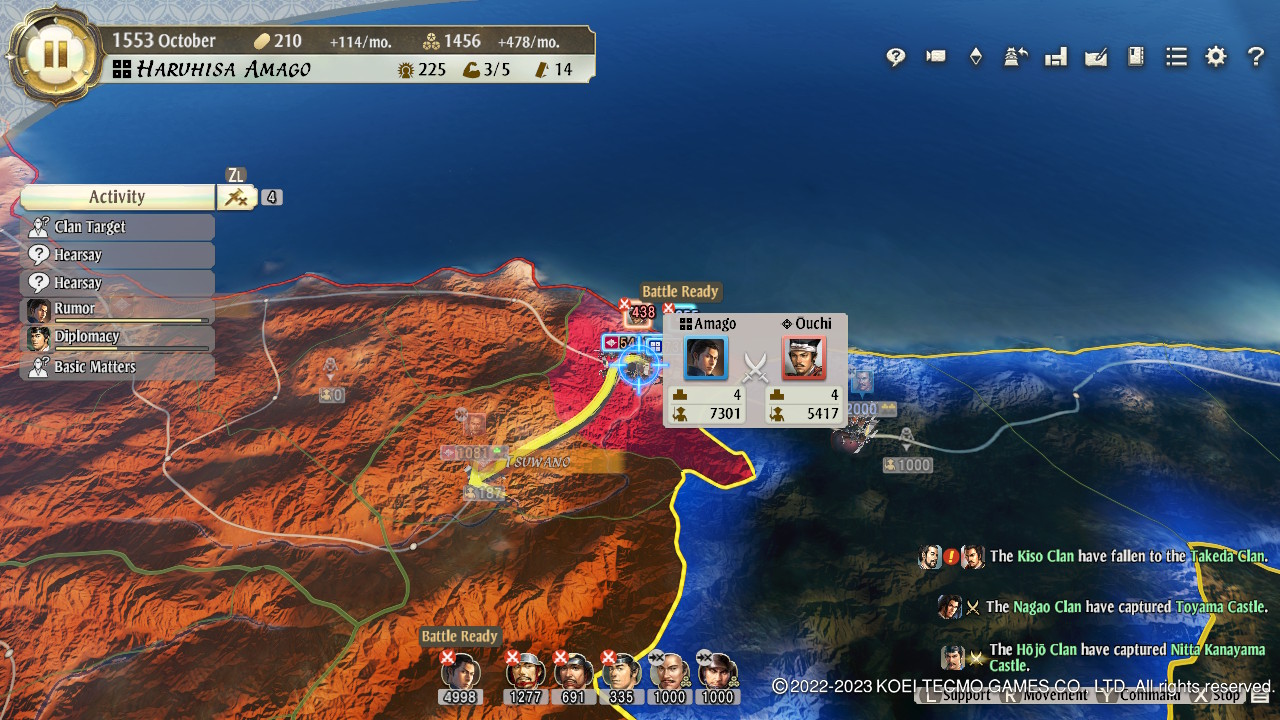This screenshot has height=720, width=1280.
Task: Toggle the camera view icon
Action: click(x=936, y=57)
